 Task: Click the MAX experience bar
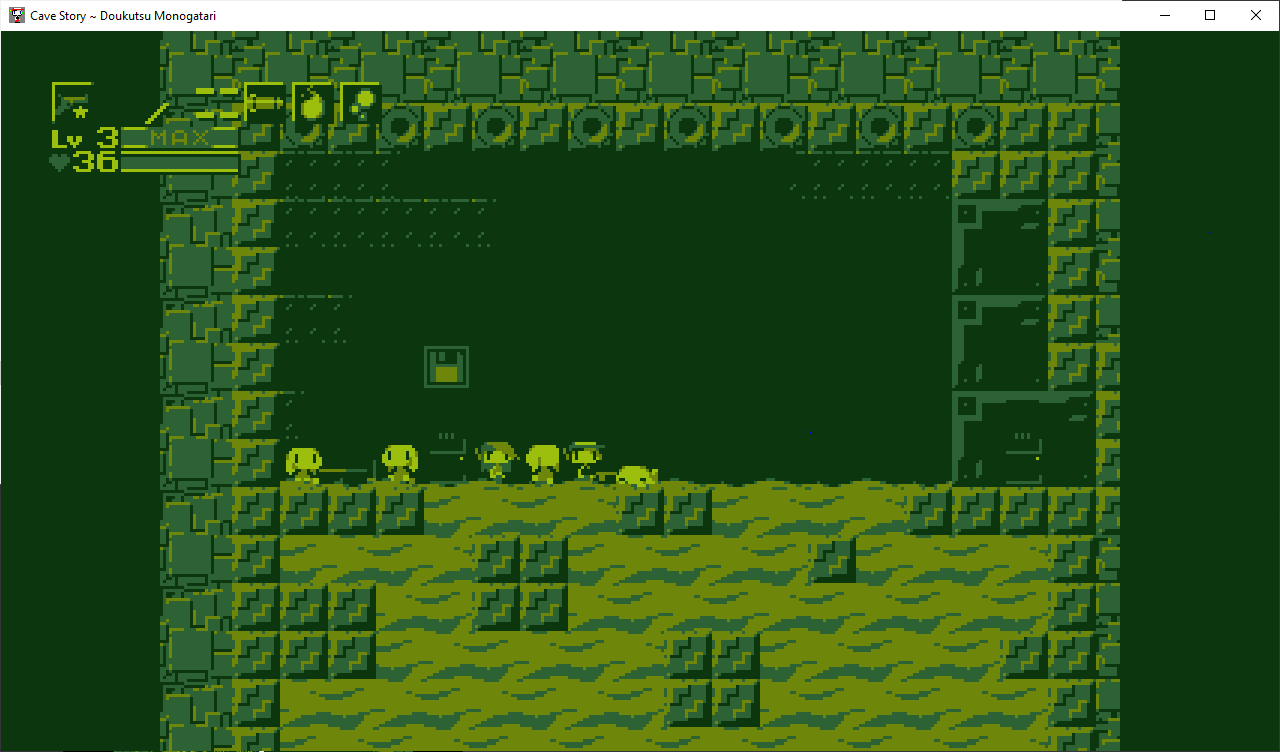pos(180,137)
